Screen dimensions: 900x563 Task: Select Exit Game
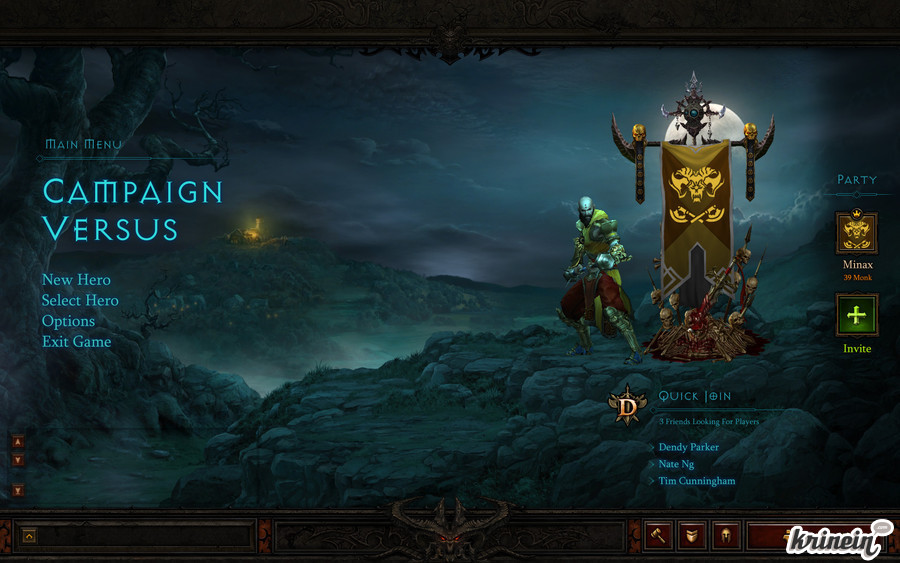[76, 342]
